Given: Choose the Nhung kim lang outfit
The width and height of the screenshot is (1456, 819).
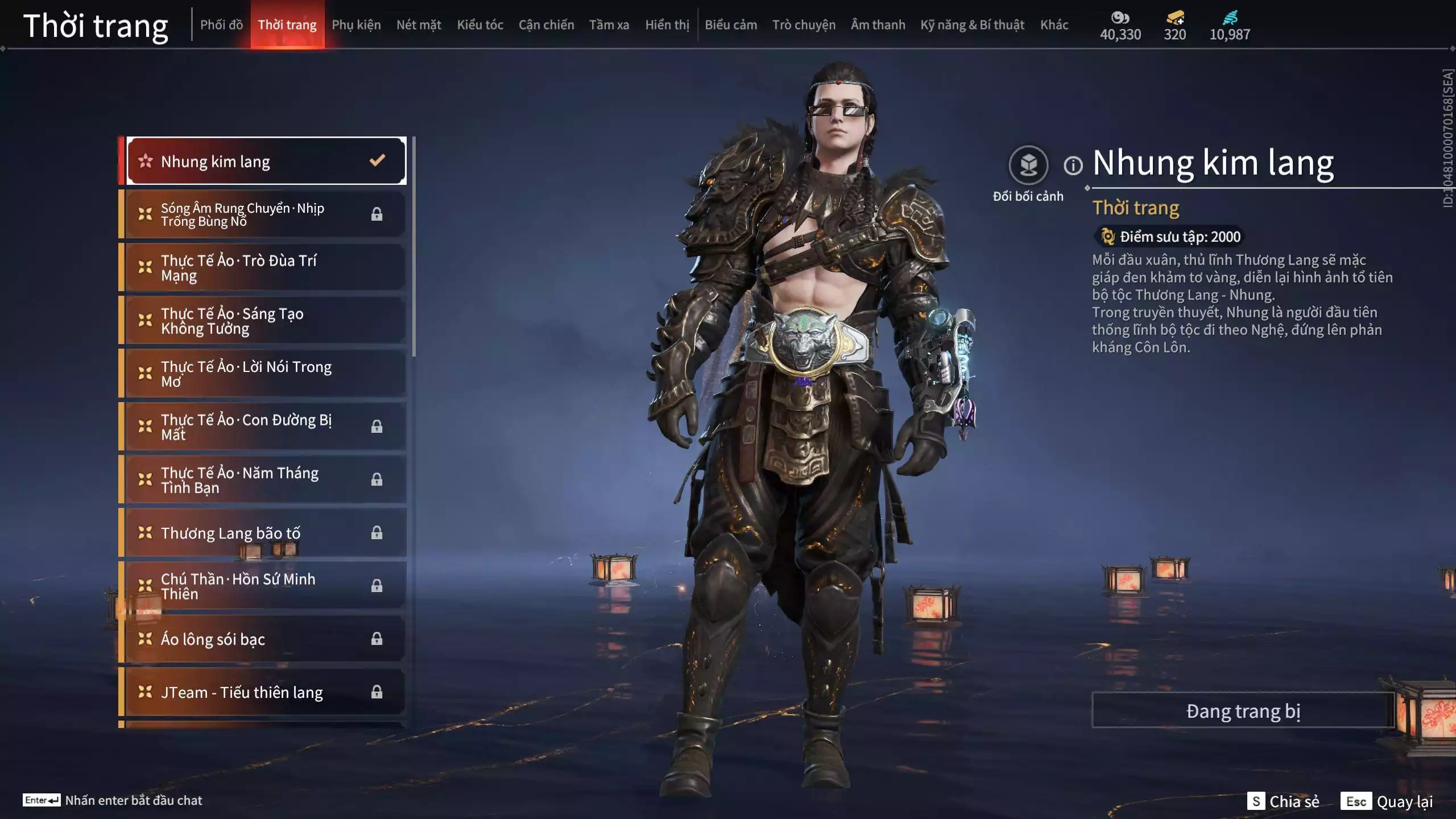Looking at the screenshot, I should click(x=266, y=161).
